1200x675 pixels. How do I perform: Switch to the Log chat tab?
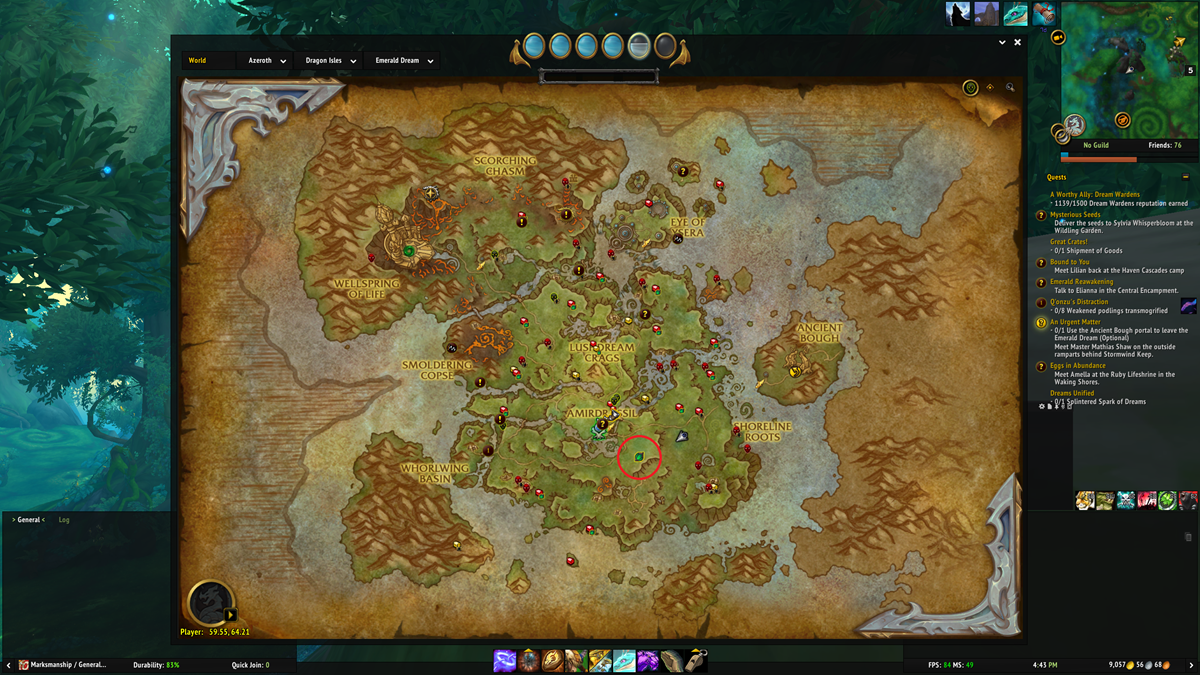click(x=64, y=520)
